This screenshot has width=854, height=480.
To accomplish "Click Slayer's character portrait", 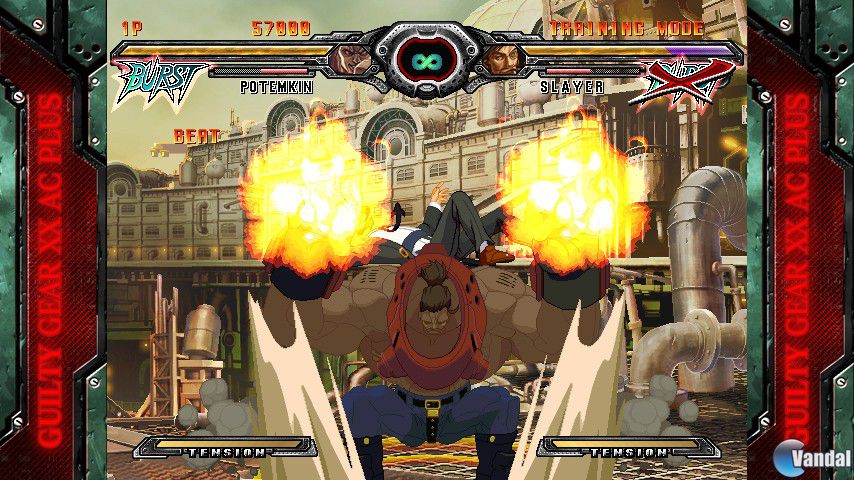I will click(503, 59).
